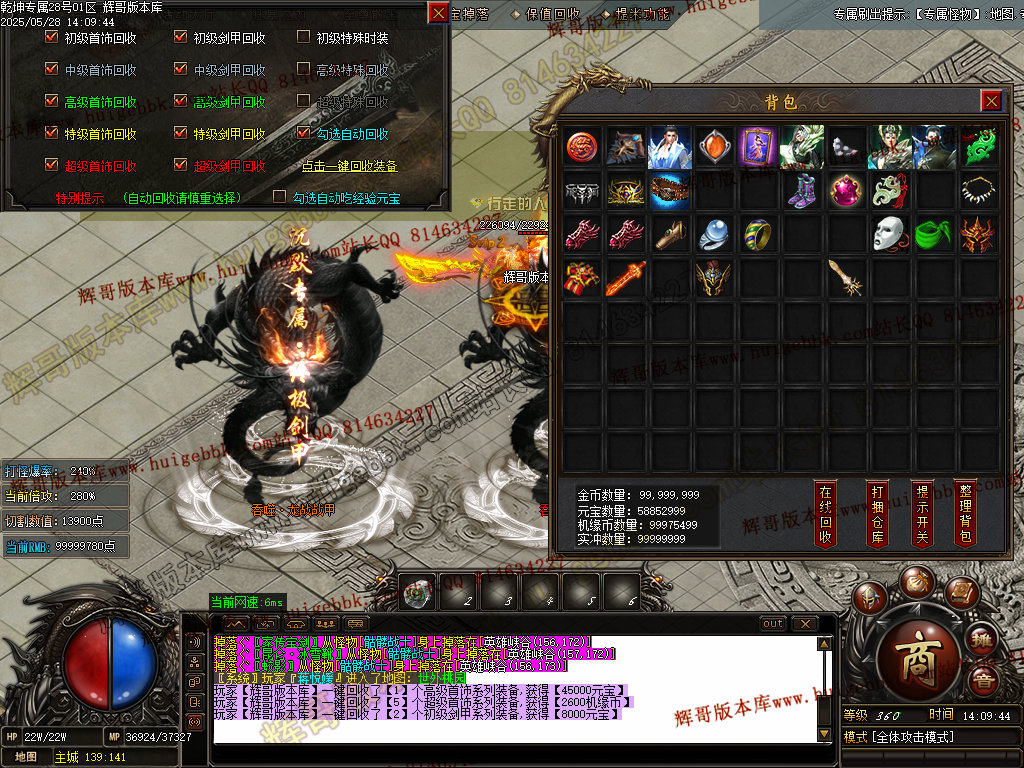1024x768 pixels.
Task: Uncheck 勾选自动回收 option
Action: (304, 133)
